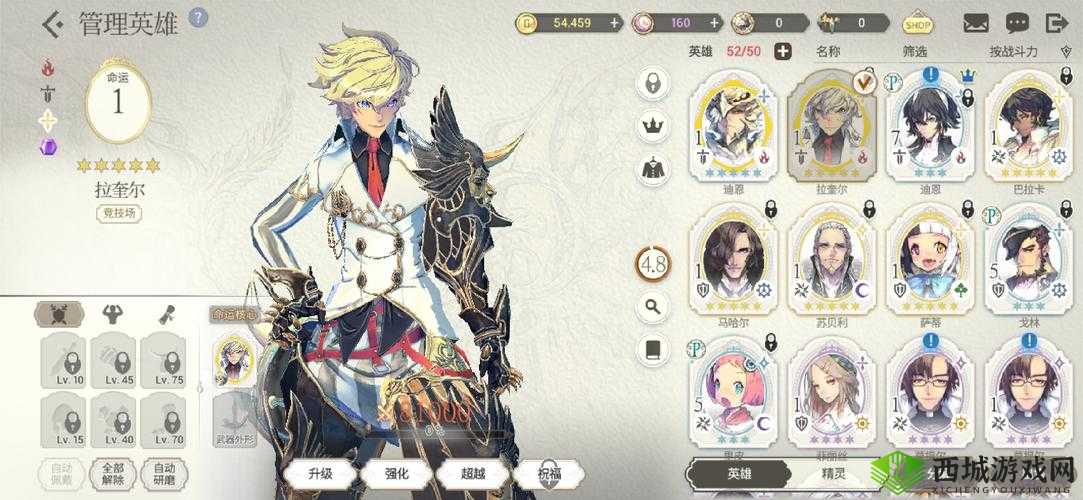The width and height of the screenshot is (1083, 500).
Task: Open the costume jacket icon
Action: 653,168
